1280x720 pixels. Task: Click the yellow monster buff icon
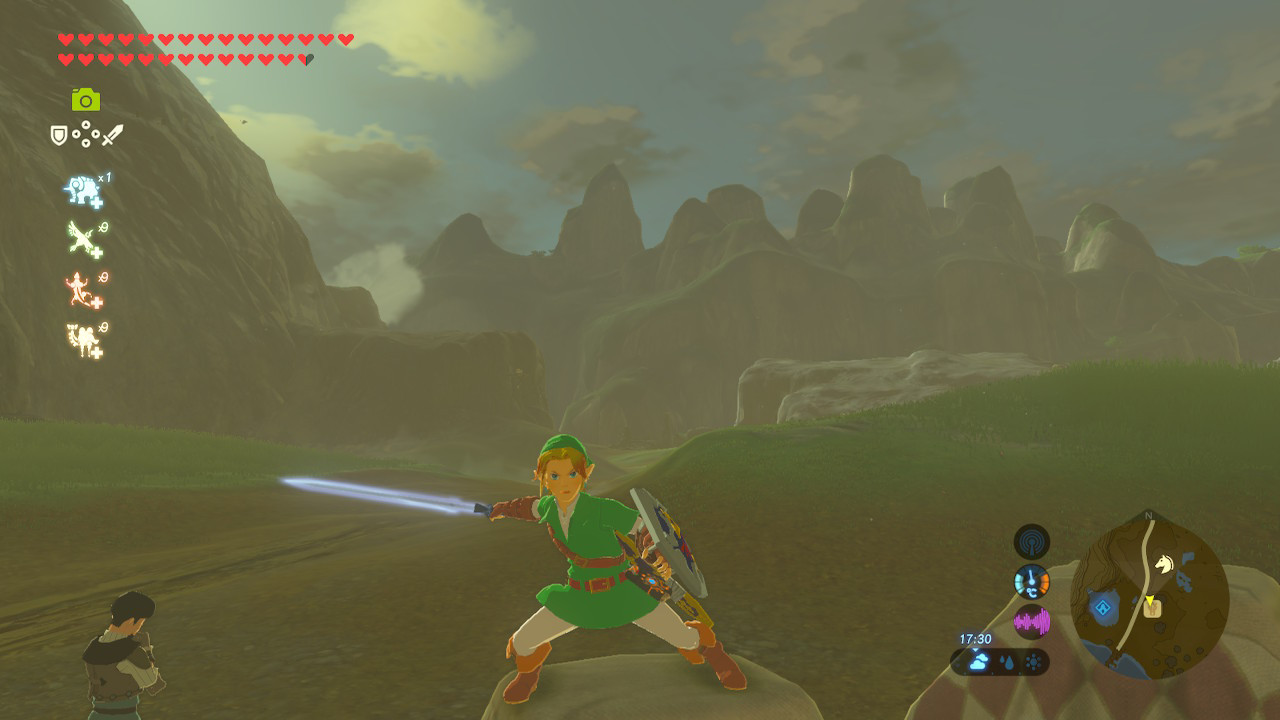tap(83, 338)
